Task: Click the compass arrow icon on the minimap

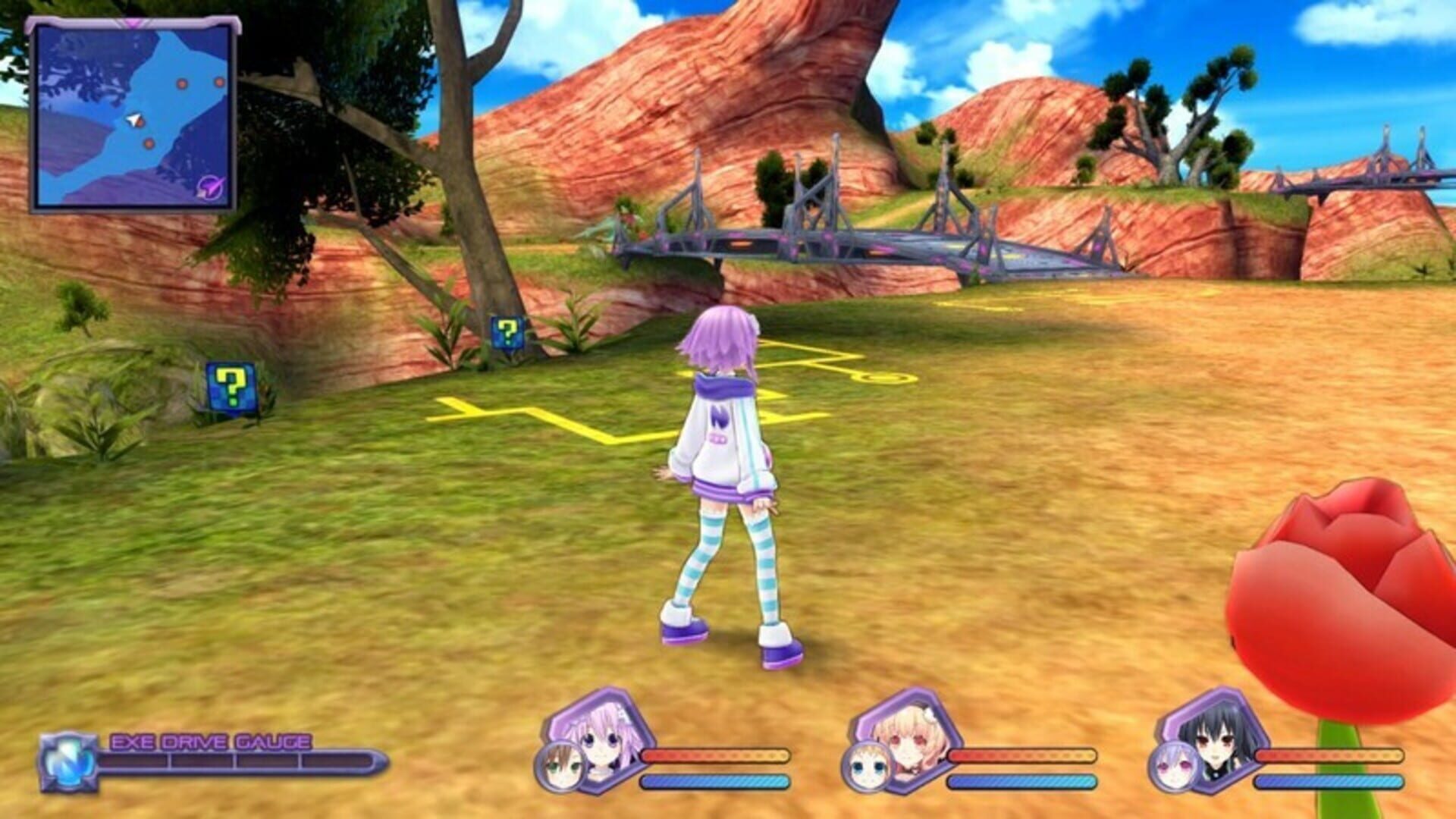Action: coord(209,188)
